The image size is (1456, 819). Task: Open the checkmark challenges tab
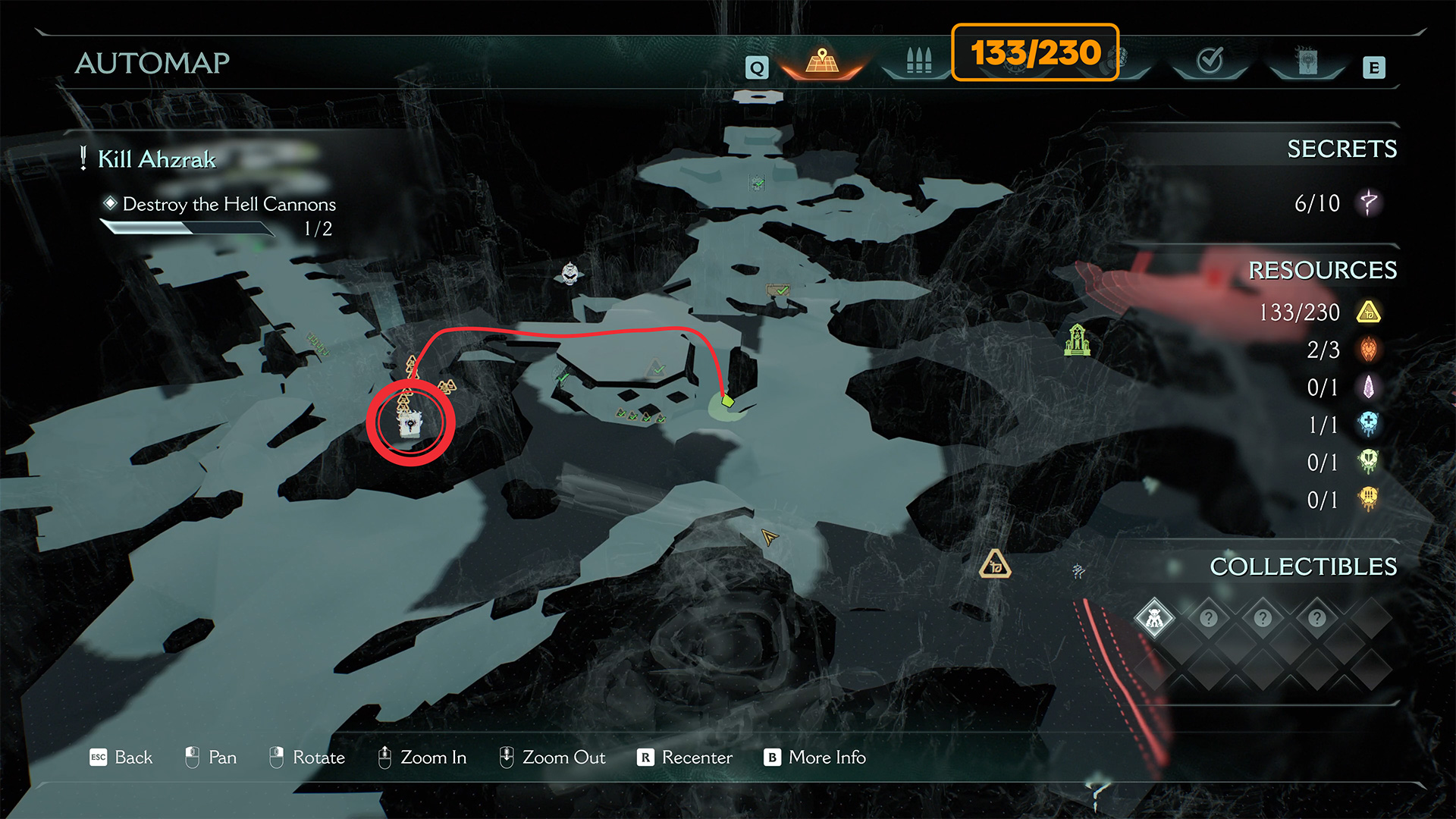click(1210, 60)
